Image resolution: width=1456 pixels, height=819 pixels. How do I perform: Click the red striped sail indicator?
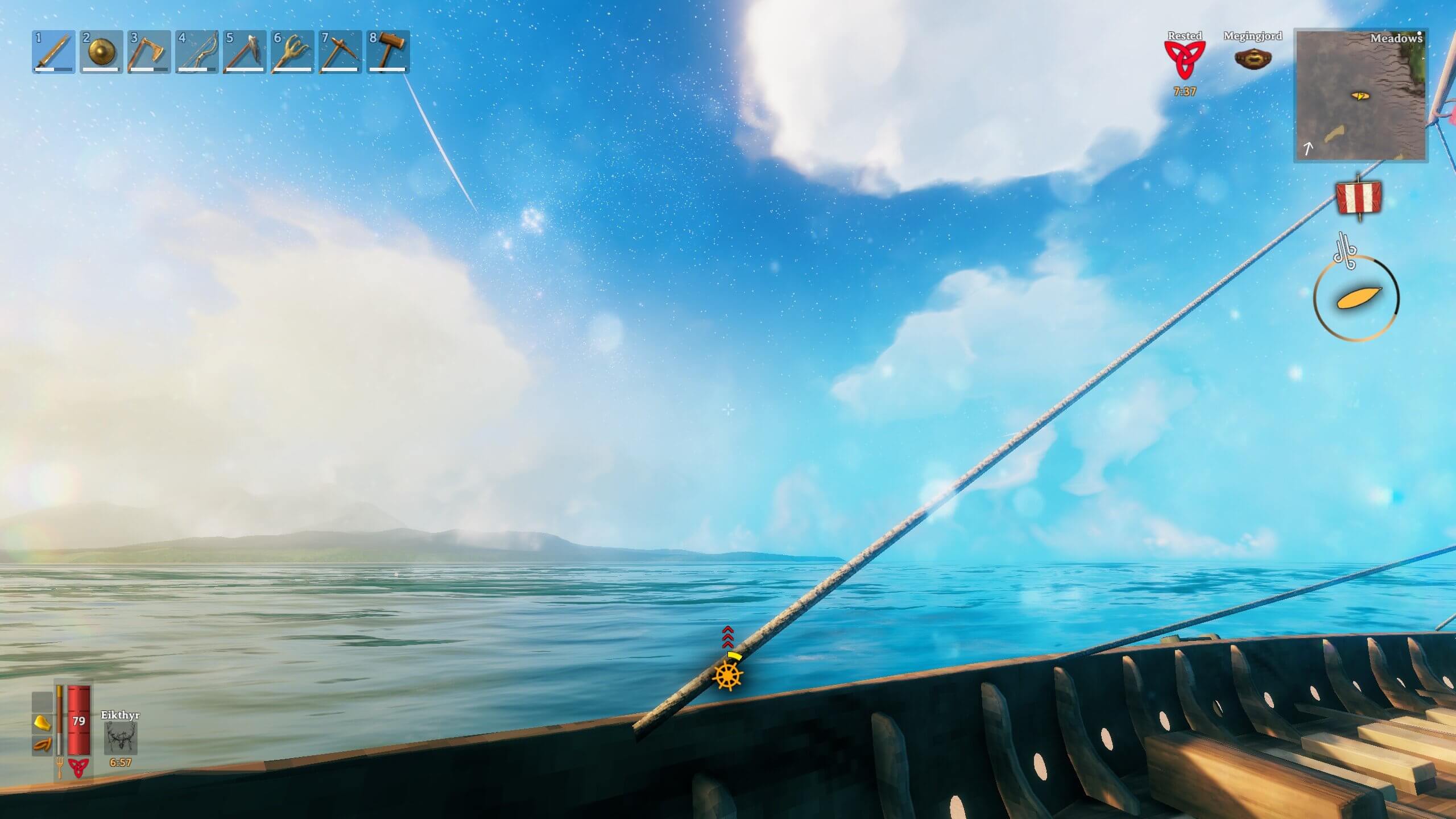[1358, 198]
